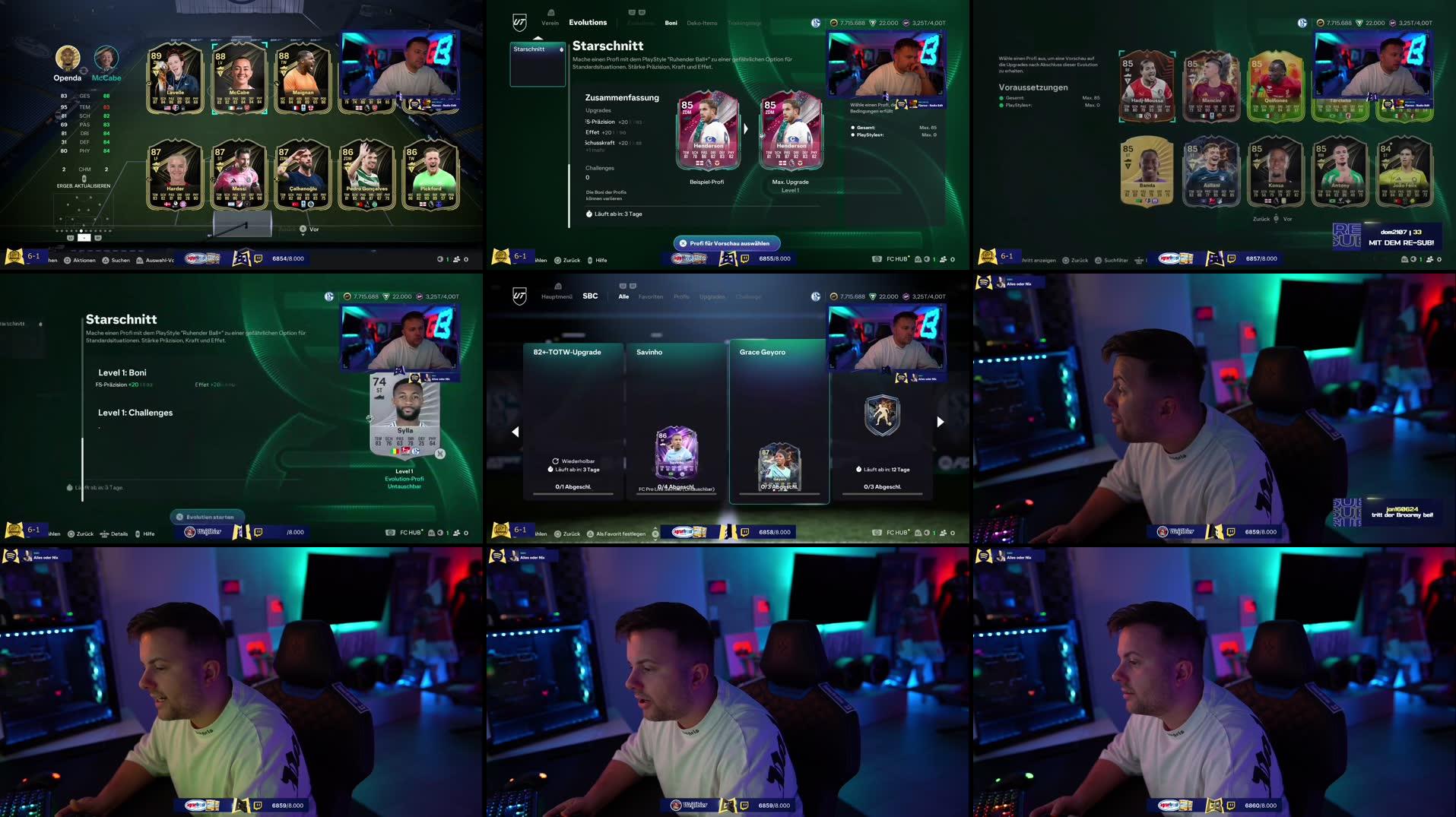Screen dimensions: 1456x817
Task: Click the left carousel arrow beside 82+-TOTW-Upgrade
Action: tap(515, 431)
